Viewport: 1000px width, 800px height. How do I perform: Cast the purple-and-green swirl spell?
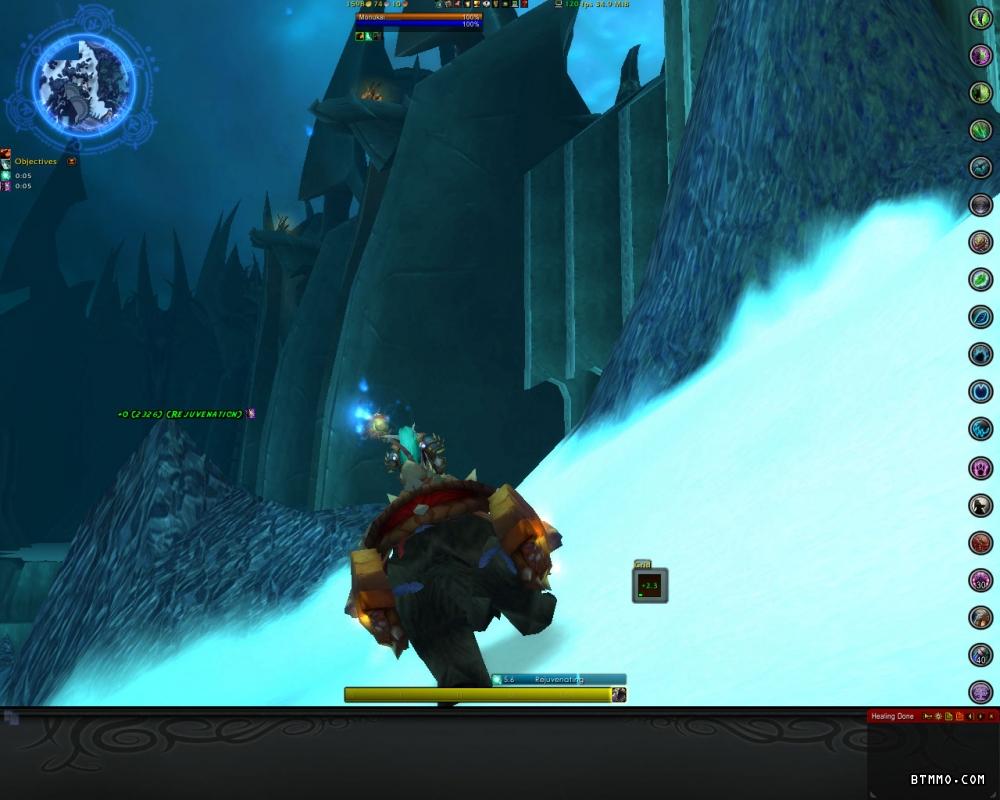(x=981, y=56)
